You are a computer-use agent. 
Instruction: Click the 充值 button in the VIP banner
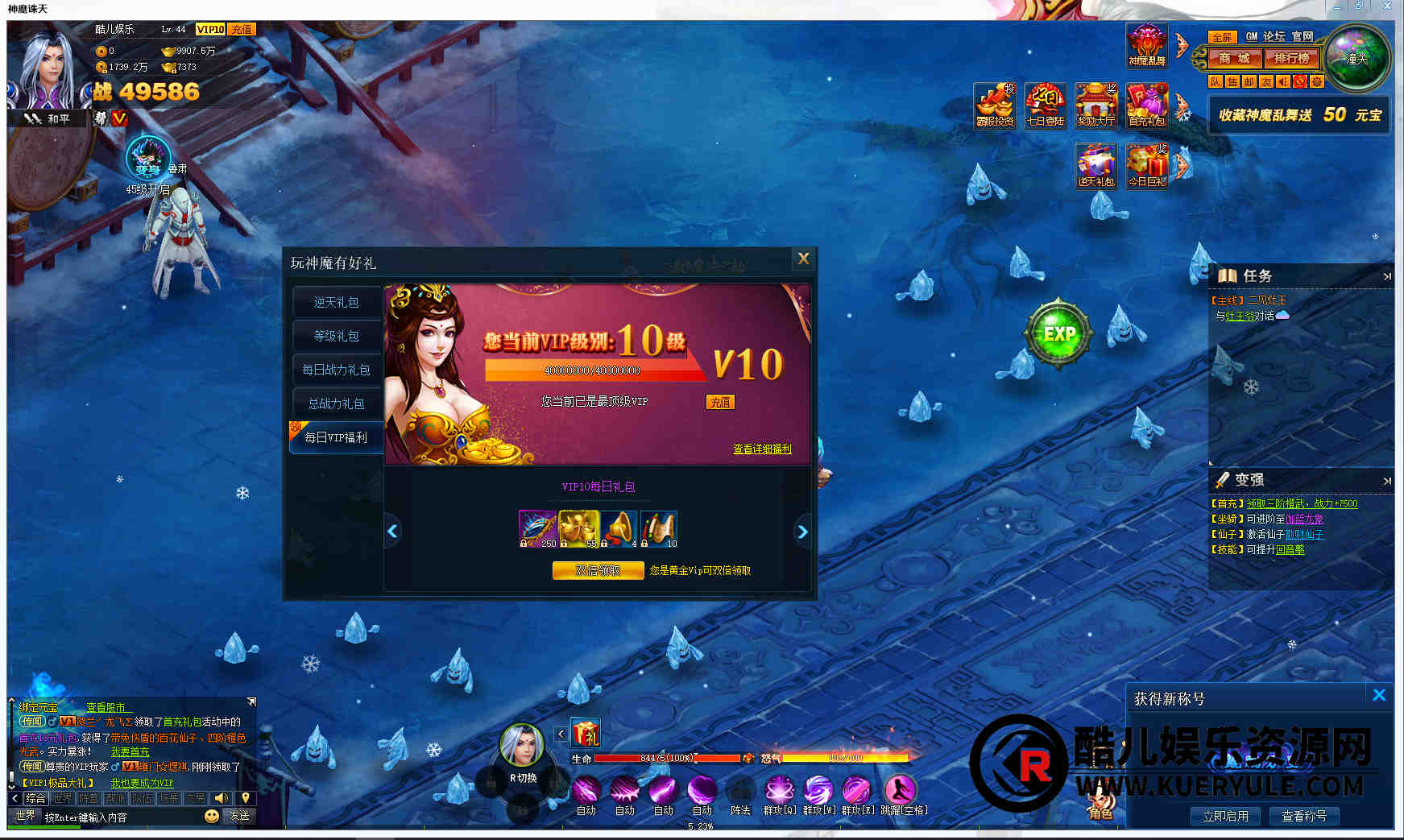pos(720,402)
